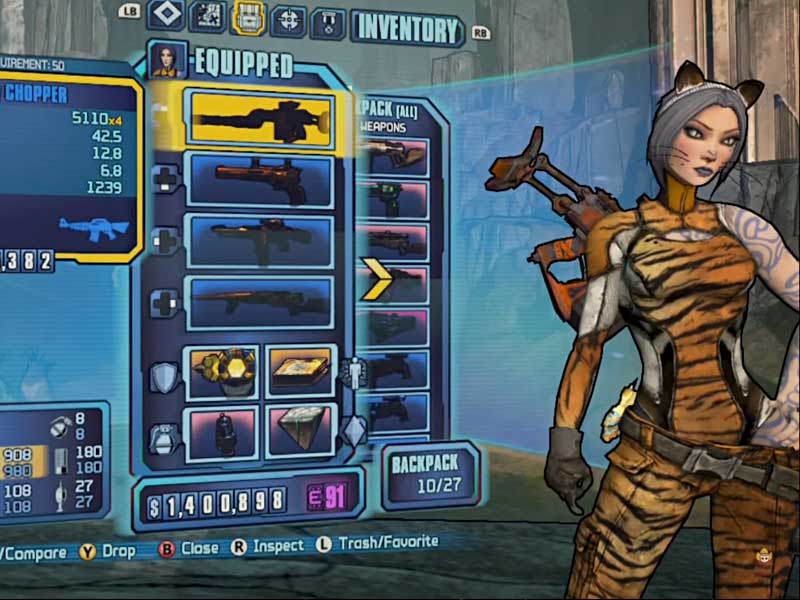Select the Inventory chest tab
800x600 pixels.
tap(248, 17)
